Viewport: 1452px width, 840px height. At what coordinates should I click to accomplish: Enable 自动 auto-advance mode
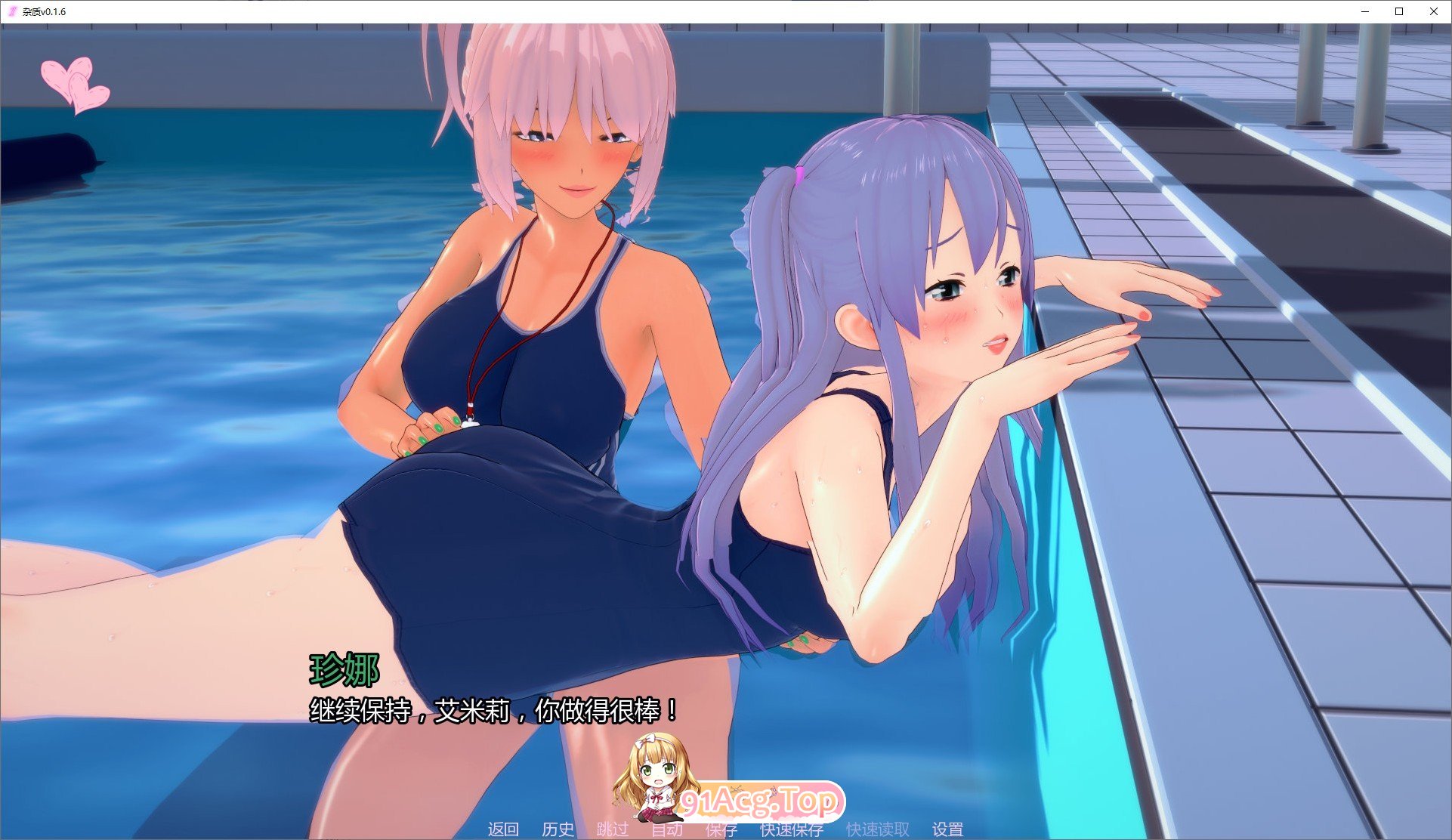click(x=668, y=828)
